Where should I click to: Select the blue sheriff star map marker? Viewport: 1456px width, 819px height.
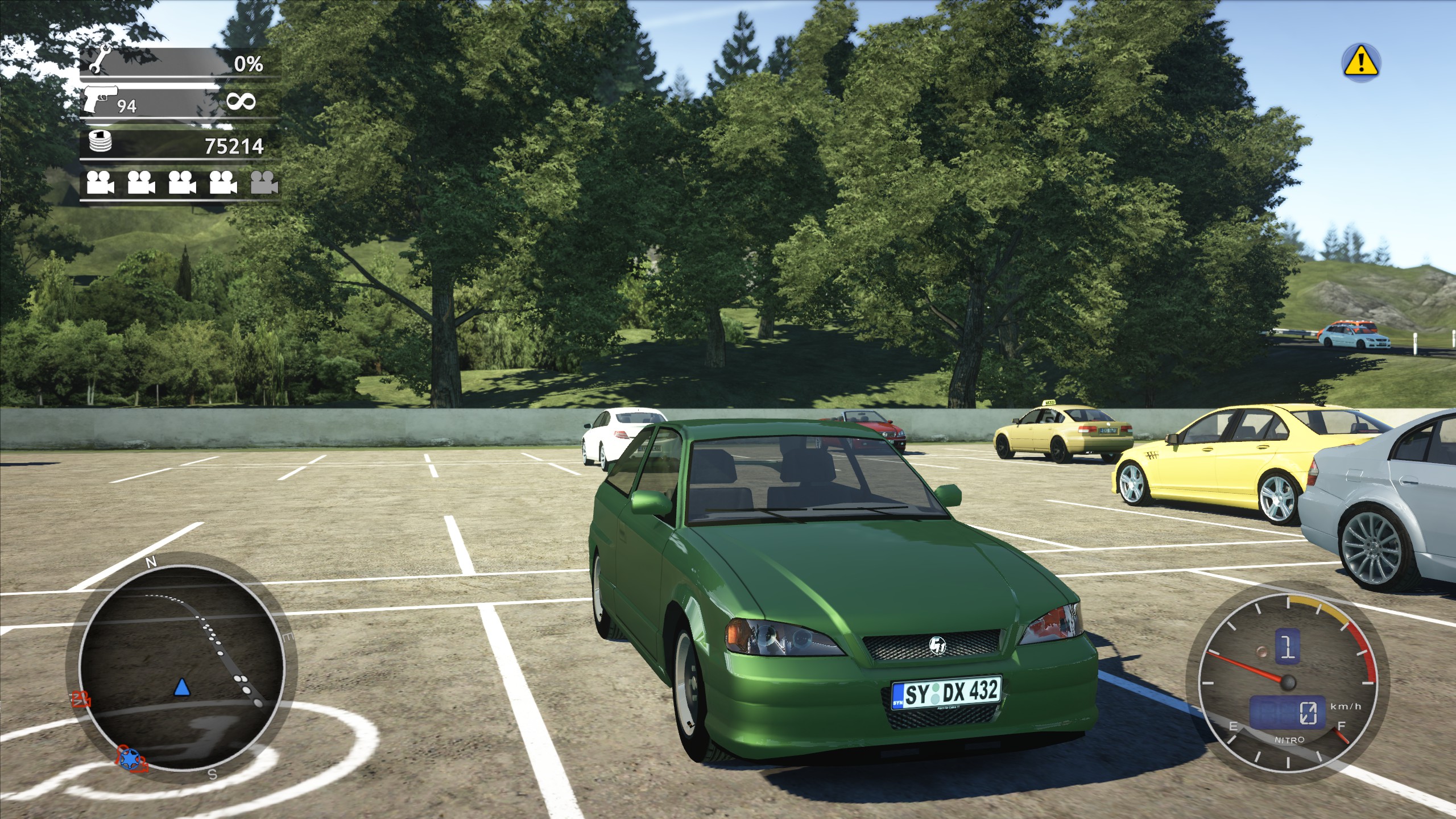pyautogui.click(x=132, y=758)
